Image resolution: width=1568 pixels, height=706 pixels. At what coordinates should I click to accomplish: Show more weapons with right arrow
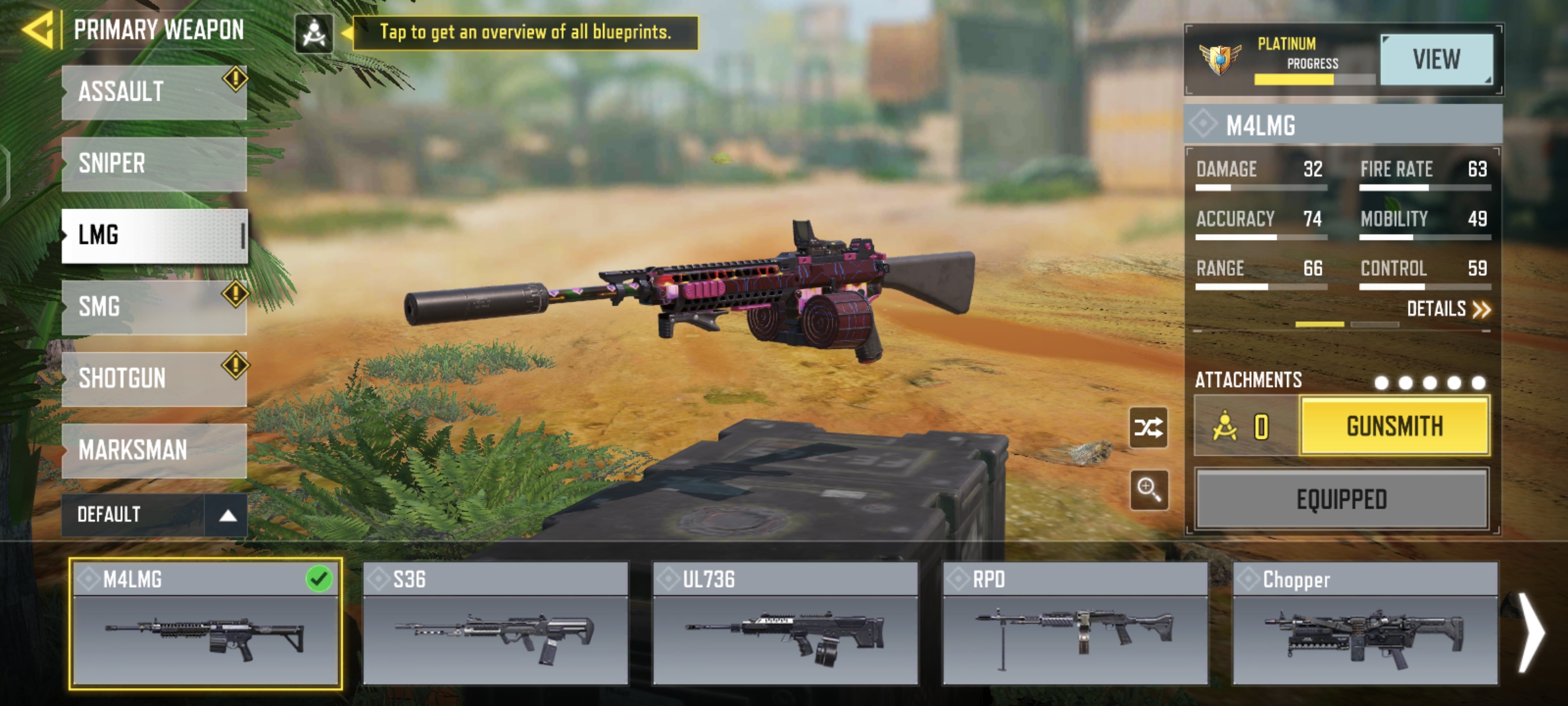point(1531,633)
